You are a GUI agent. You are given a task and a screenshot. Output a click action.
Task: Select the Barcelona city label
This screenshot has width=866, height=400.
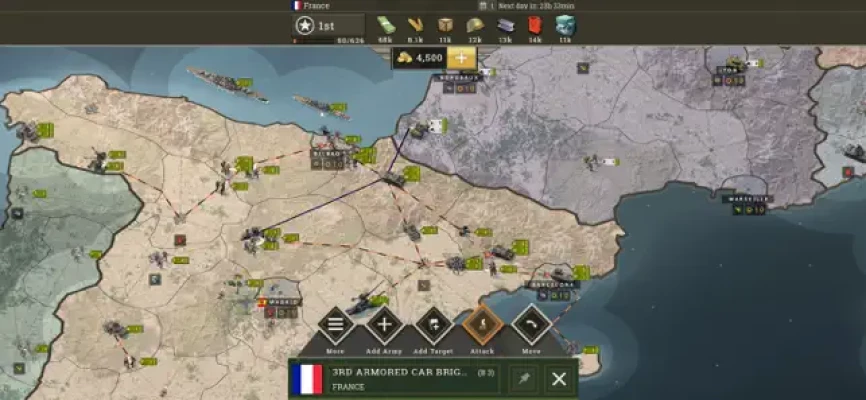click(x=550, y=284)
